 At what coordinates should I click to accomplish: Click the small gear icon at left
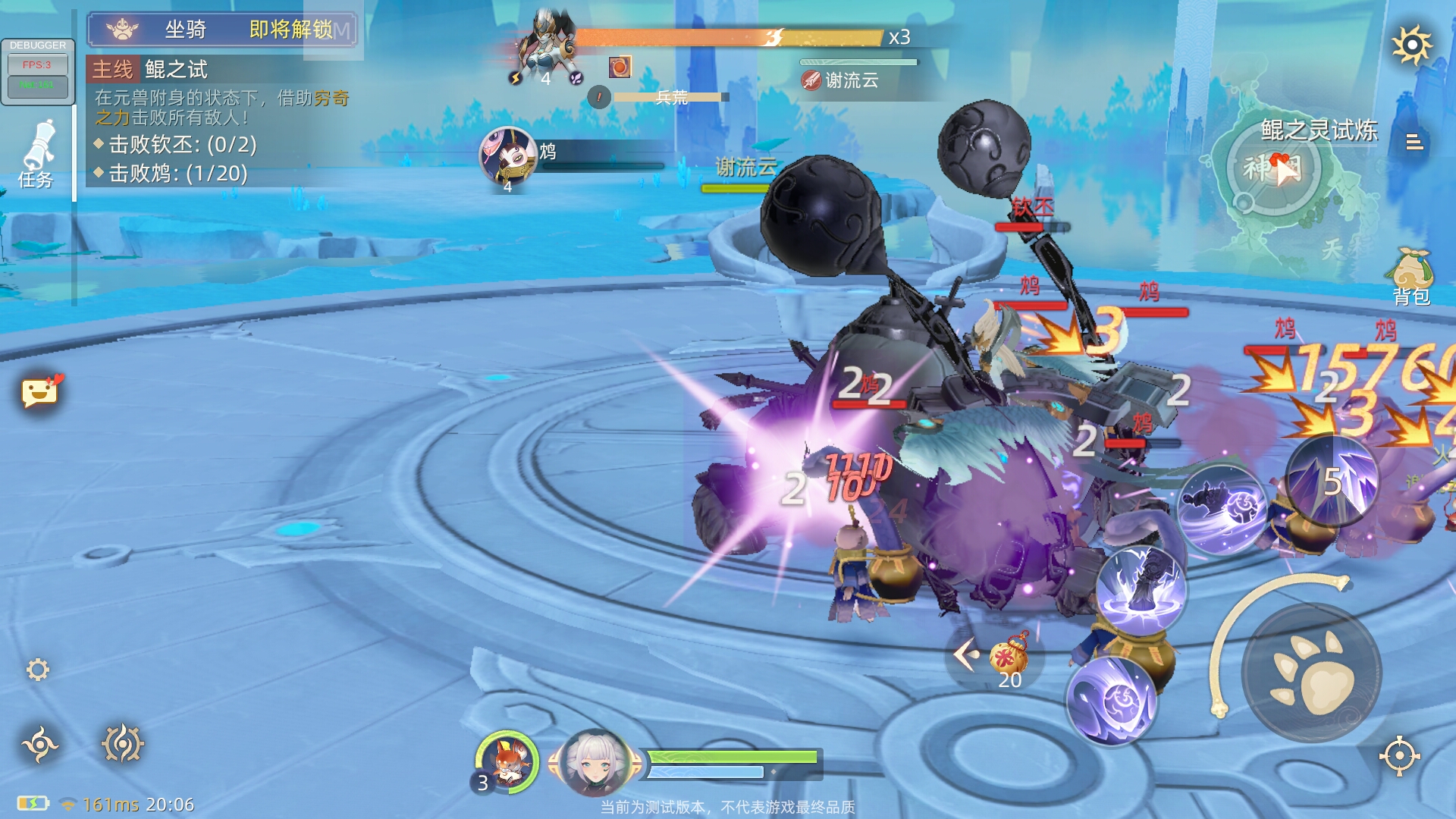click(x=38, y=670)
